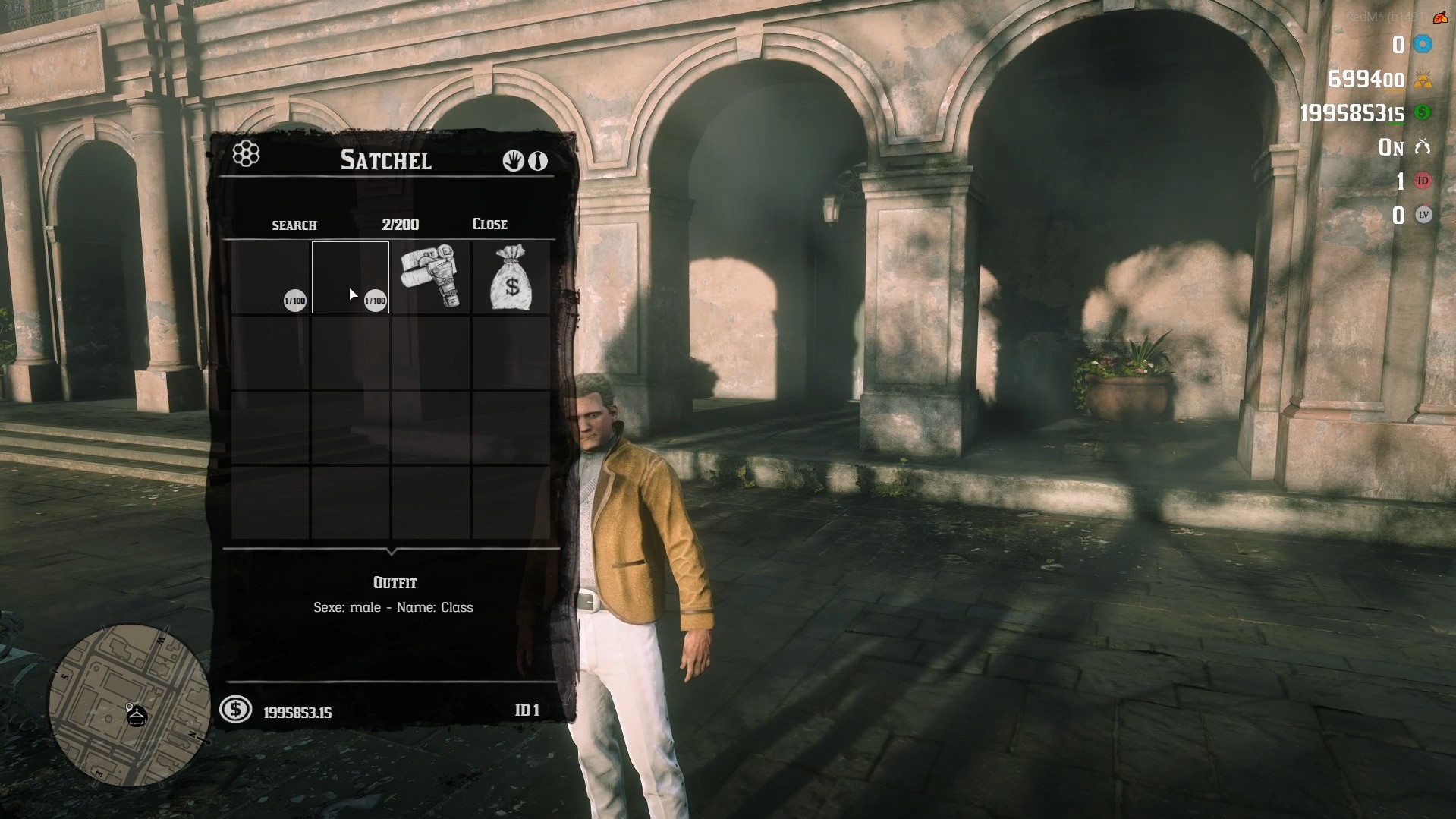Click the dollar coin icon beside satchel cash
Viewport: 1456px width, 819px height.
pyautogui.click(x=235, y=710)
